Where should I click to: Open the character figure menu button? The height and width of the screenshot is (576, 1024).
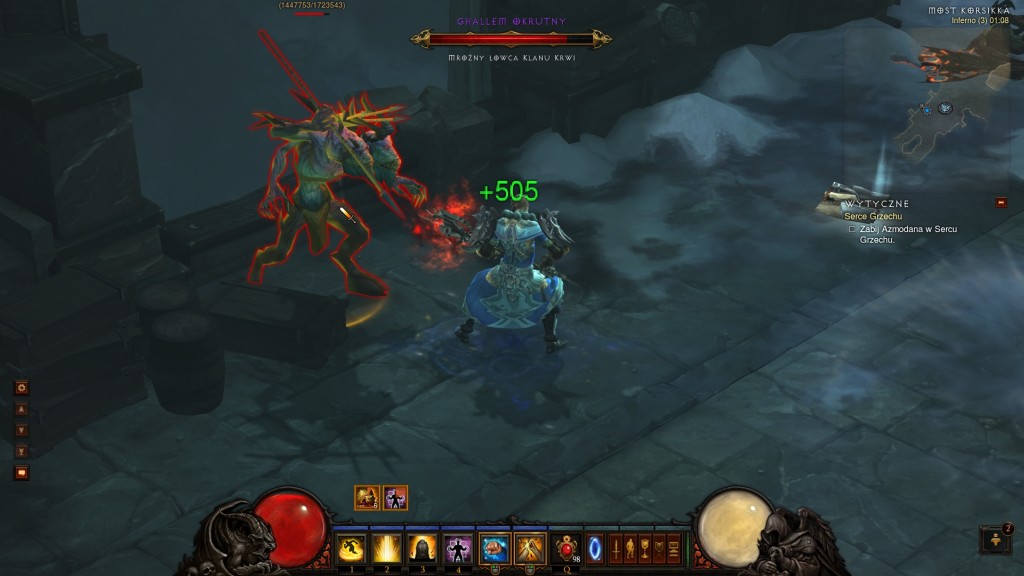(630, 548)
